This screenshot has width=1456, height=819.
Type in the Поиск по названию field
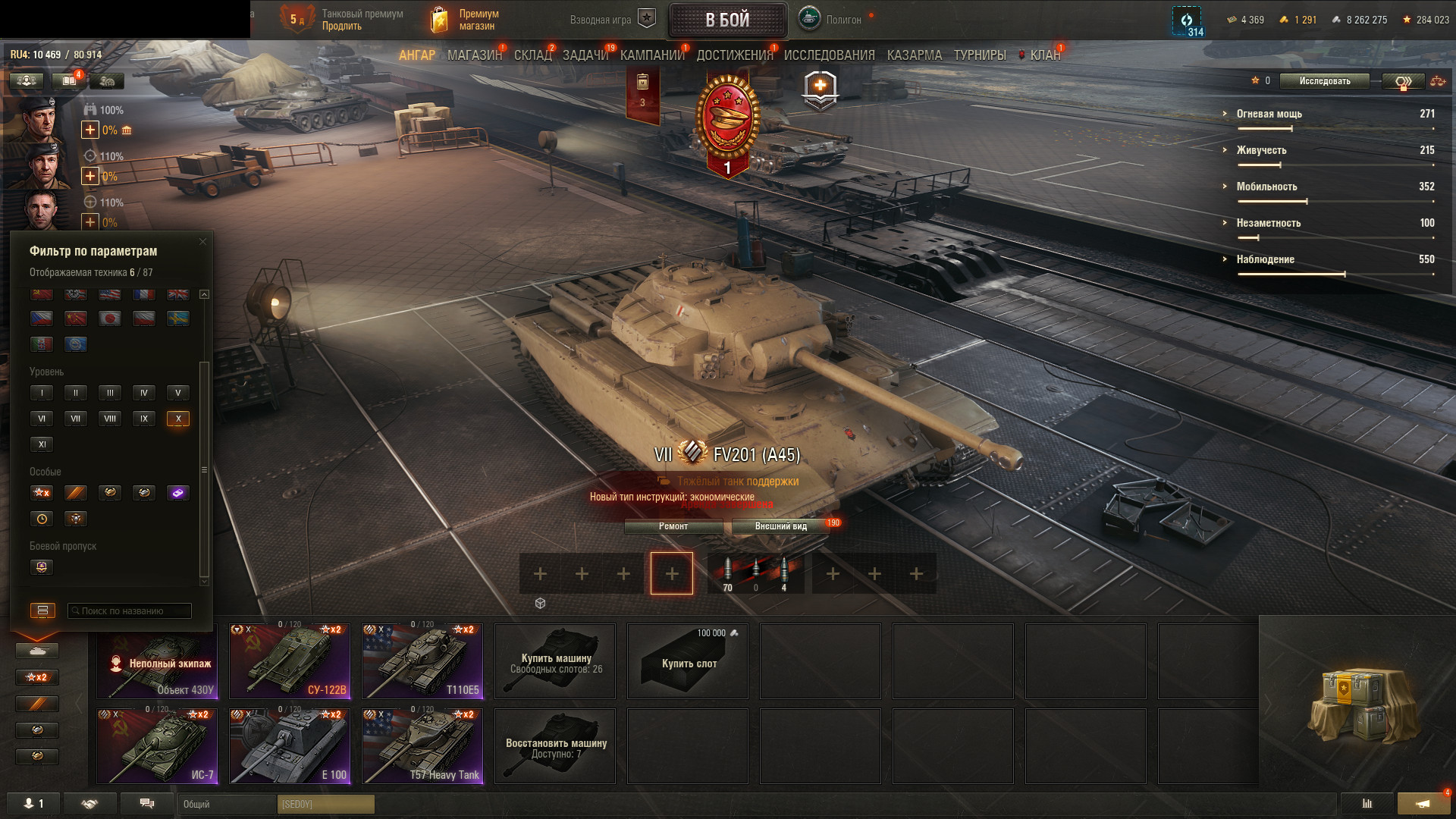coord(130,611)
